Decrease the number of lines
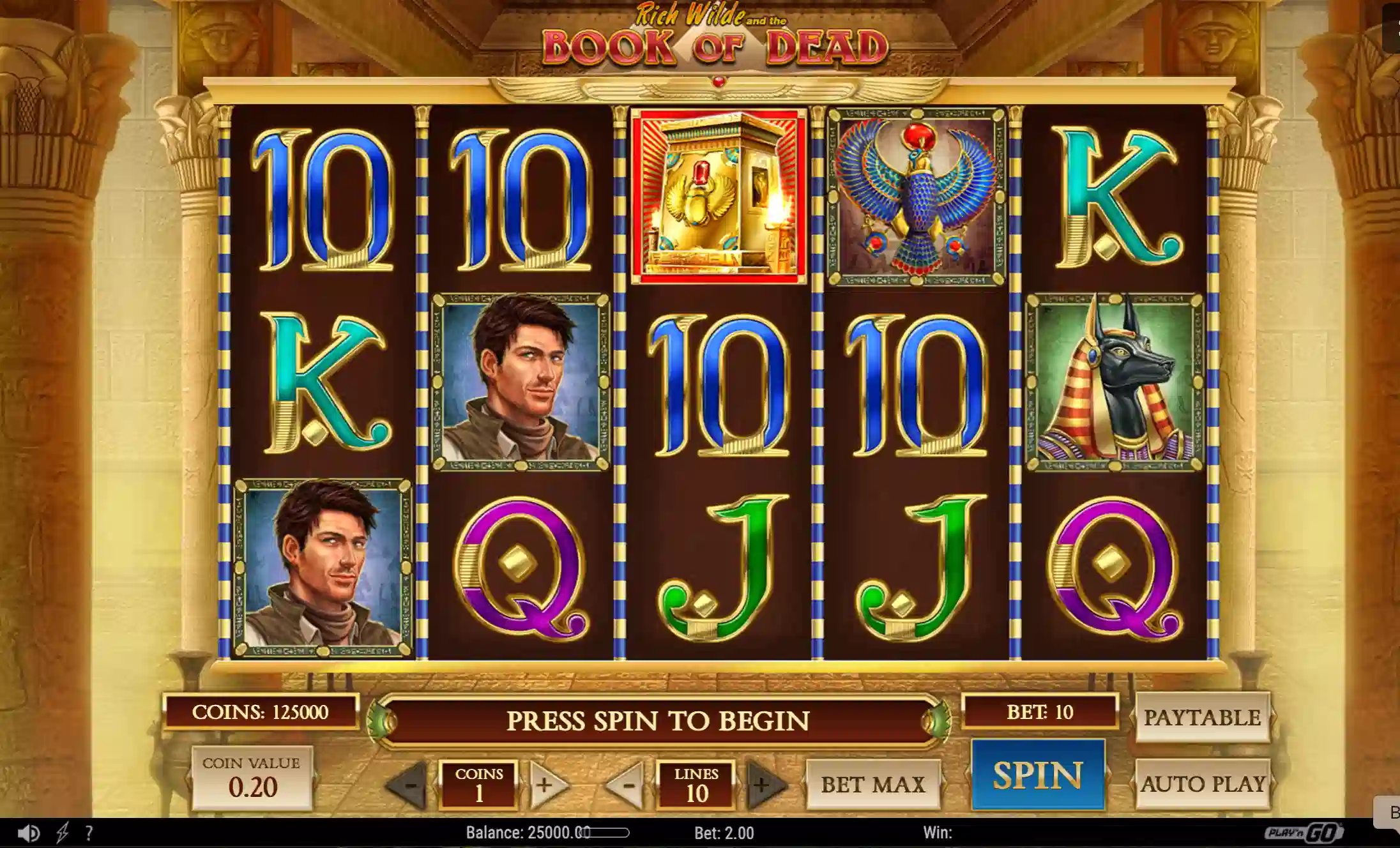 tap(627, 784)
